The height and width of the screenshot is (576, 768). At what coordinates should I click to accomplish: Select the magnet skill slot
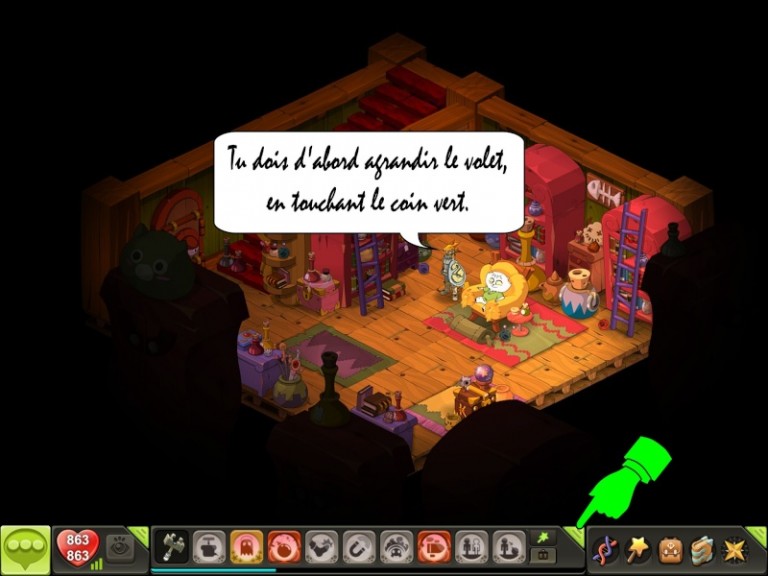click(359, 547)
